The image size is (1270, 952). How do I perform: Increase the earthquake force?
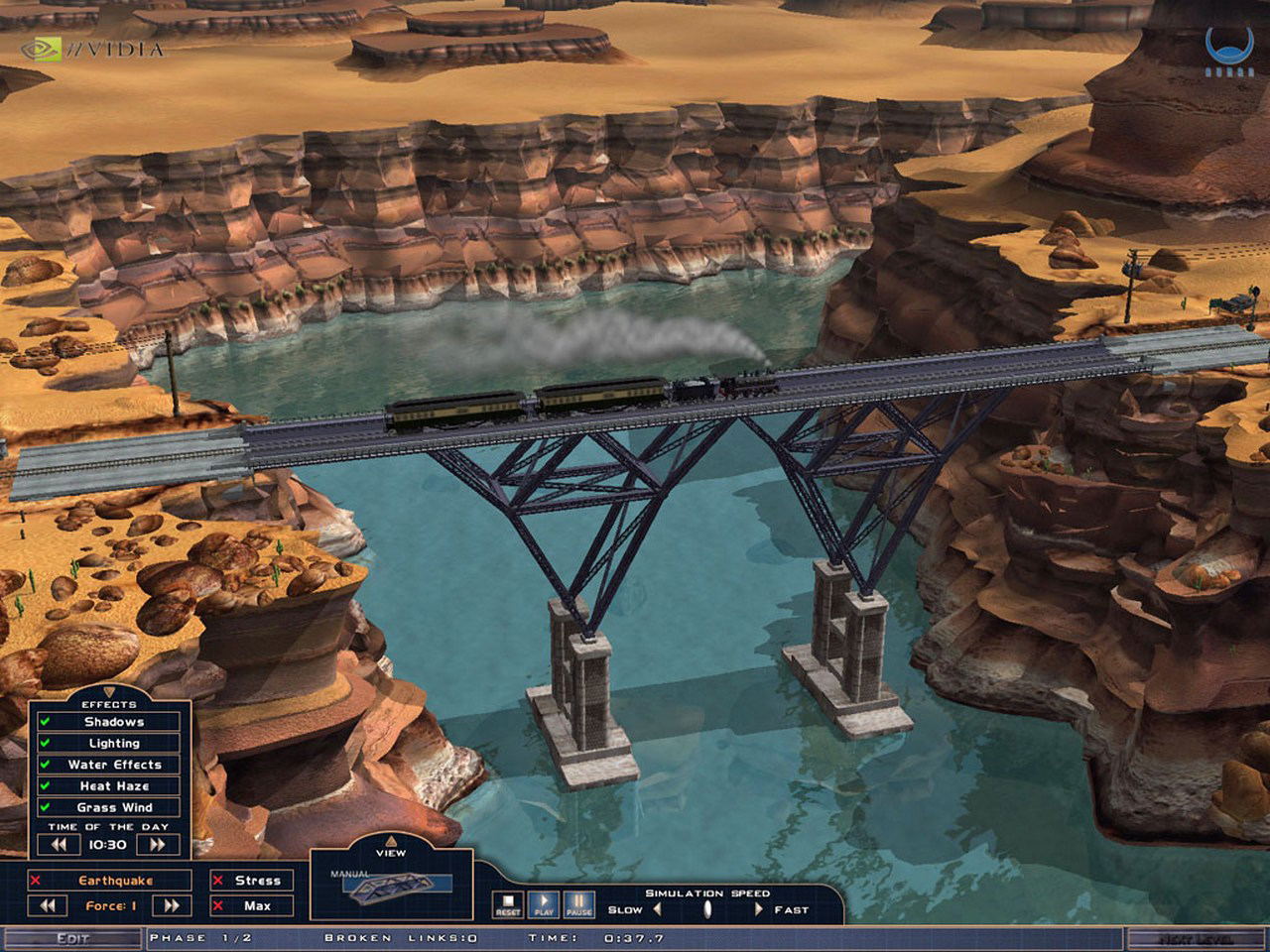point(171,905)
